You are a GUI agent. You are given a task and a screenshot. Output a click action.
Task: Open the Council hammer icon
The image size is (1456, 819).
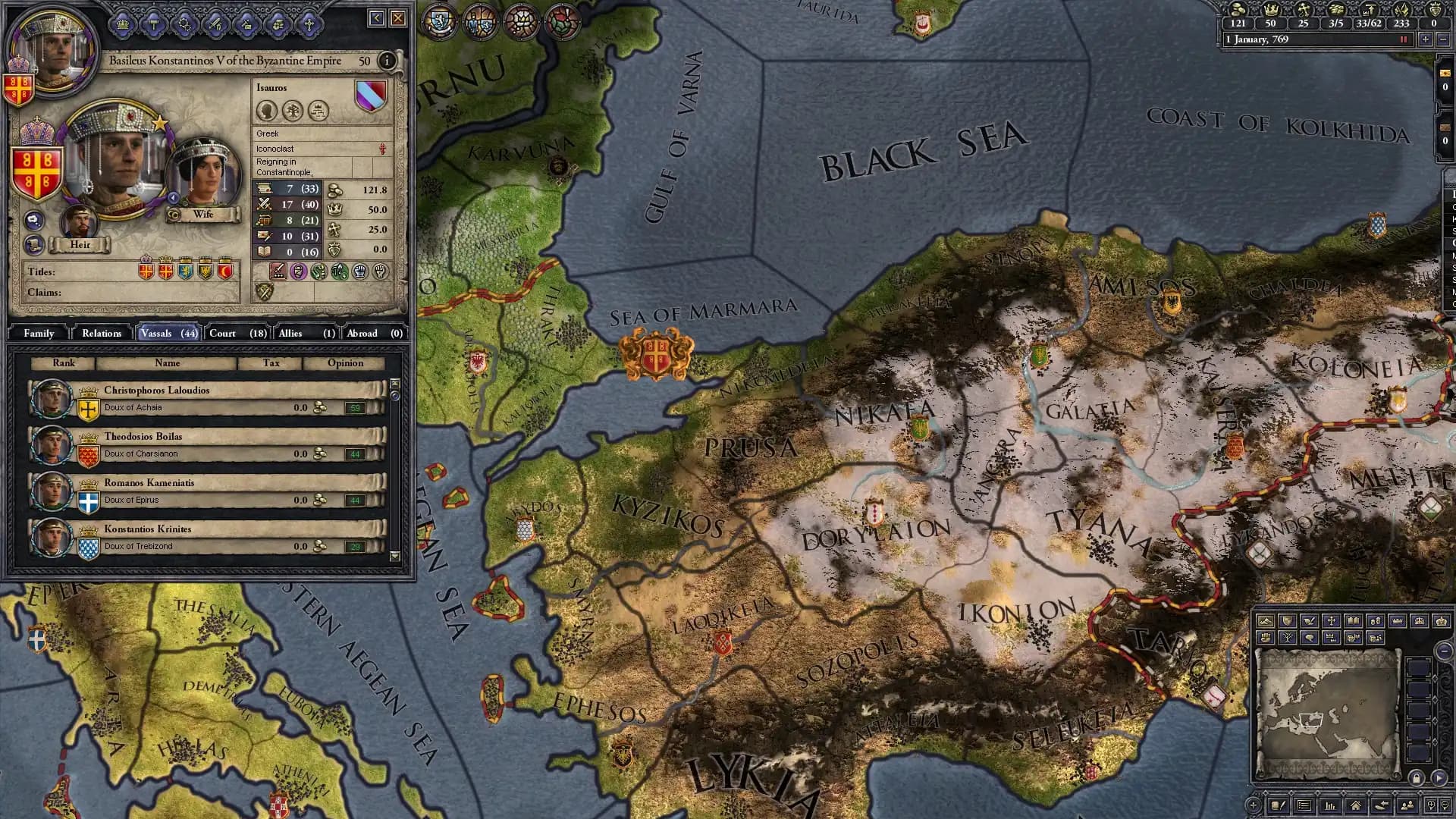click(x=153, y=24)
